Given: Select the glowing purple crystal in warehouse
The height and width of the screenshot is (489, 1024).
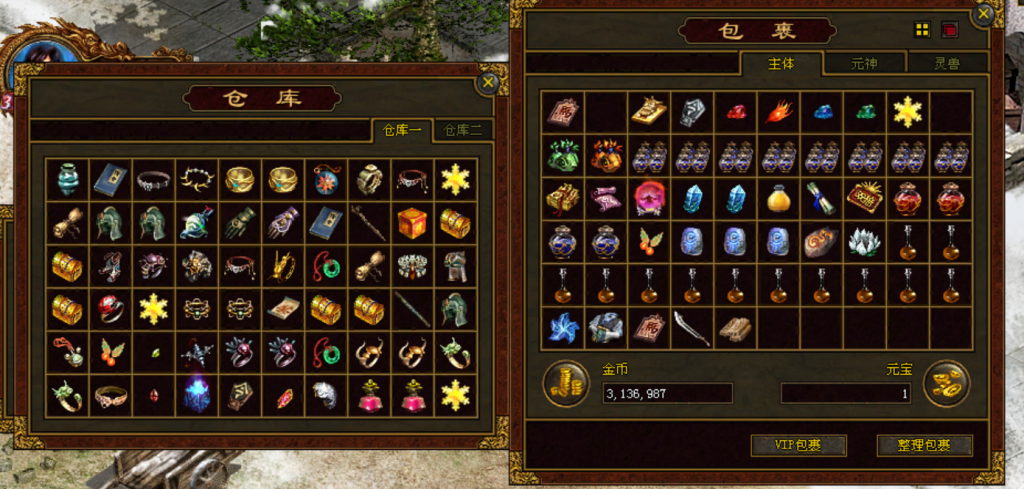Looking at the screenshot, I should pos(196,395).
